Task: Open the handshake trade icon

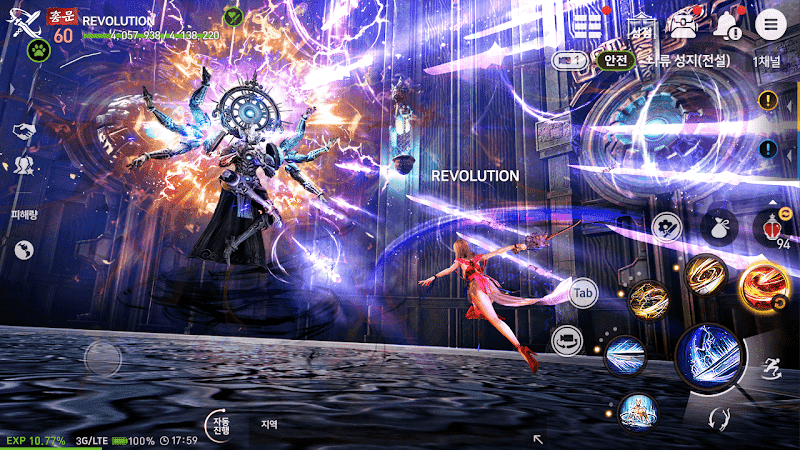Action: [x=20, y=131]
